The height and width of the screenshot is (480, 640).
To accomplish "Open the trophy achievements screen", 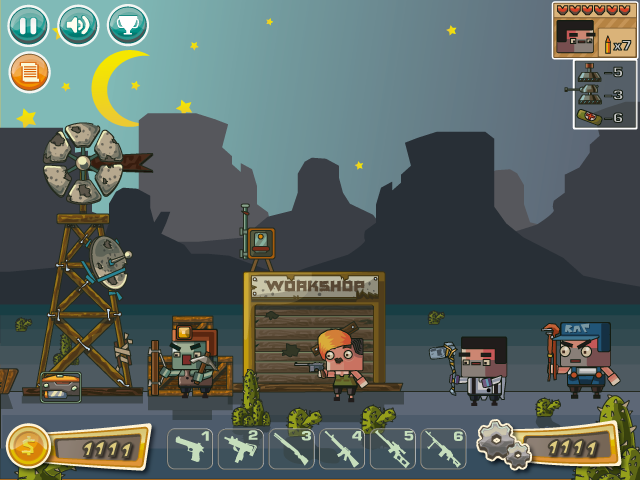I will coord(127,25).
